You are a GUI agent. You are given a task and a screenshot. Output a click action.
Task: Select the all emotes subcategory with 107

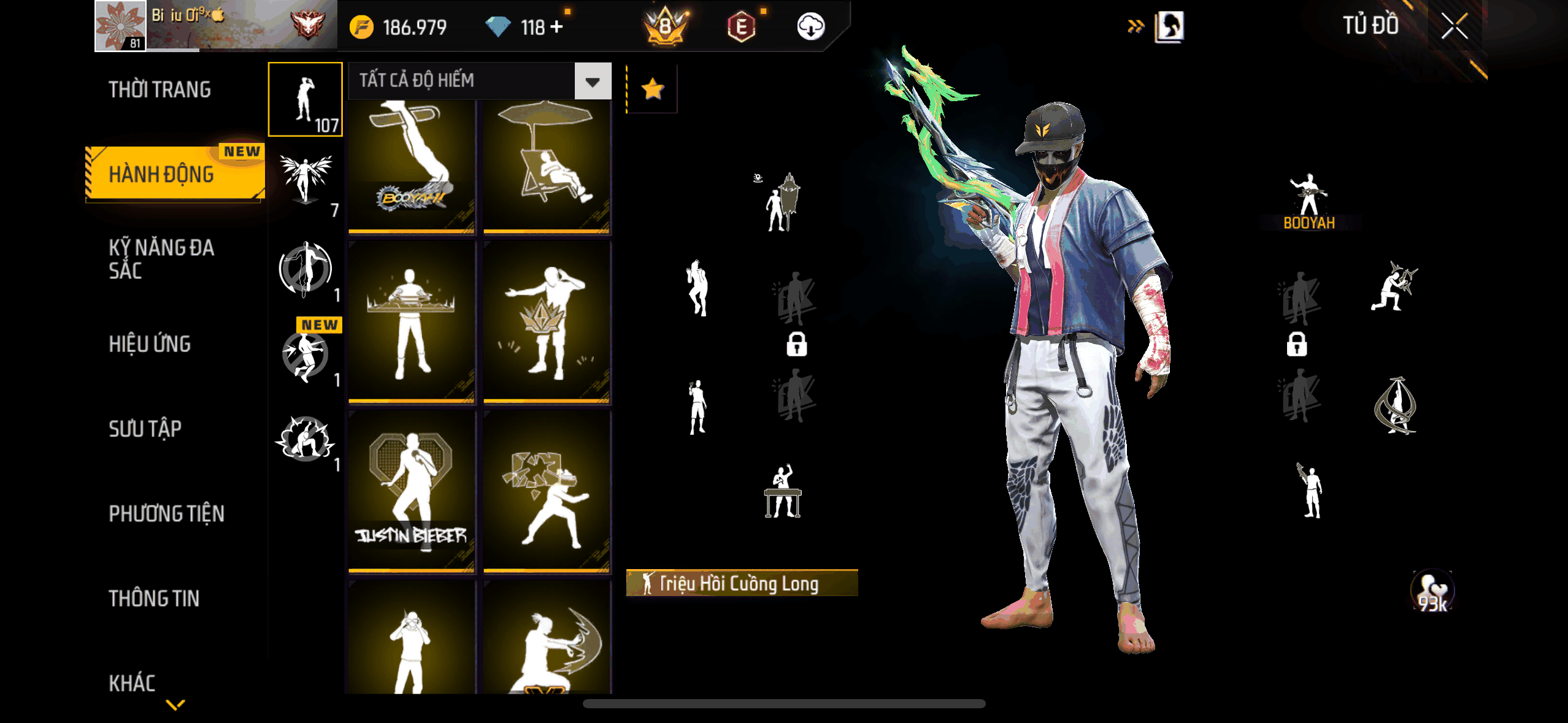point(306,99)
